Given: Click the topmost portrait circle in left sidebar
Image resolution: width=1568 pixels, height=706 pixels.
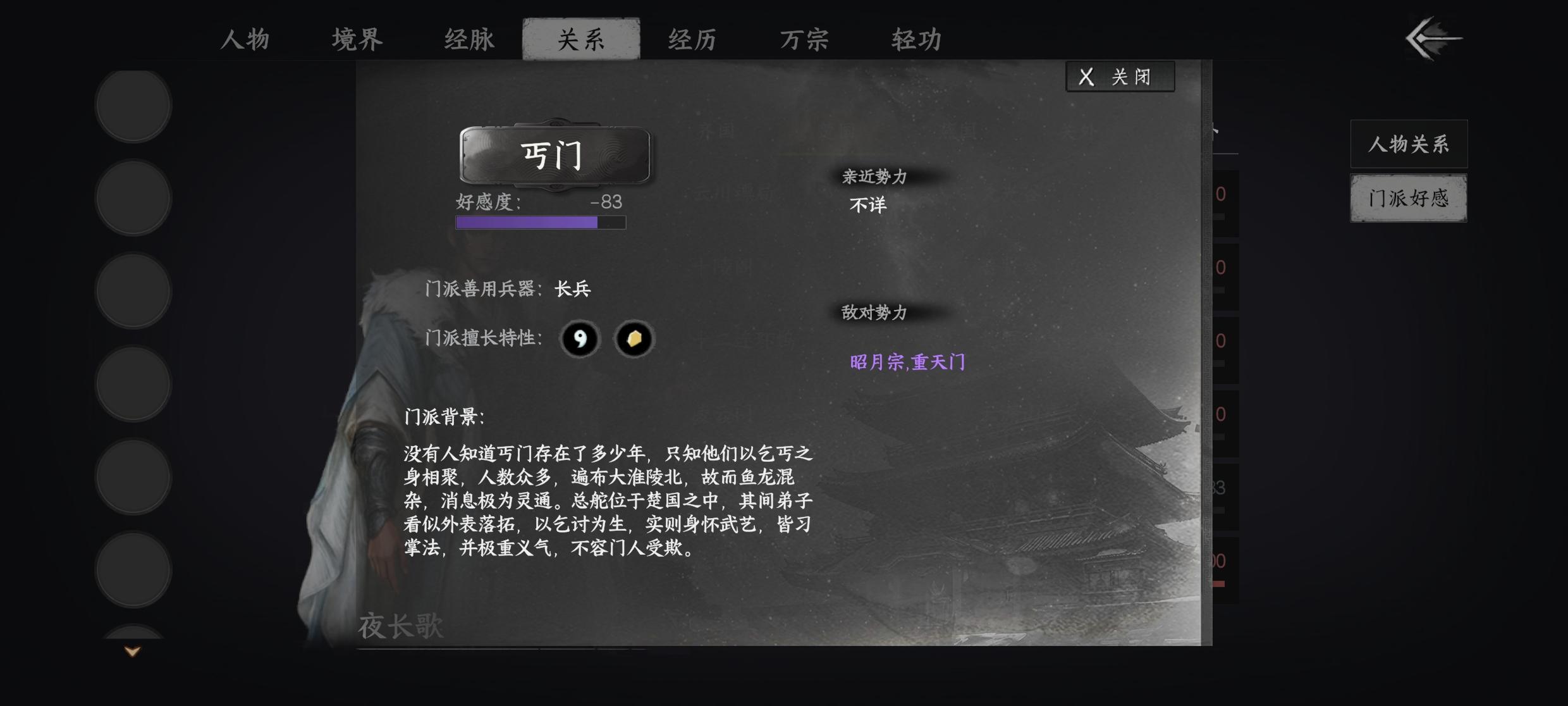Looking at the screenshot, I should pyautogui.click(x=132, y=106).
